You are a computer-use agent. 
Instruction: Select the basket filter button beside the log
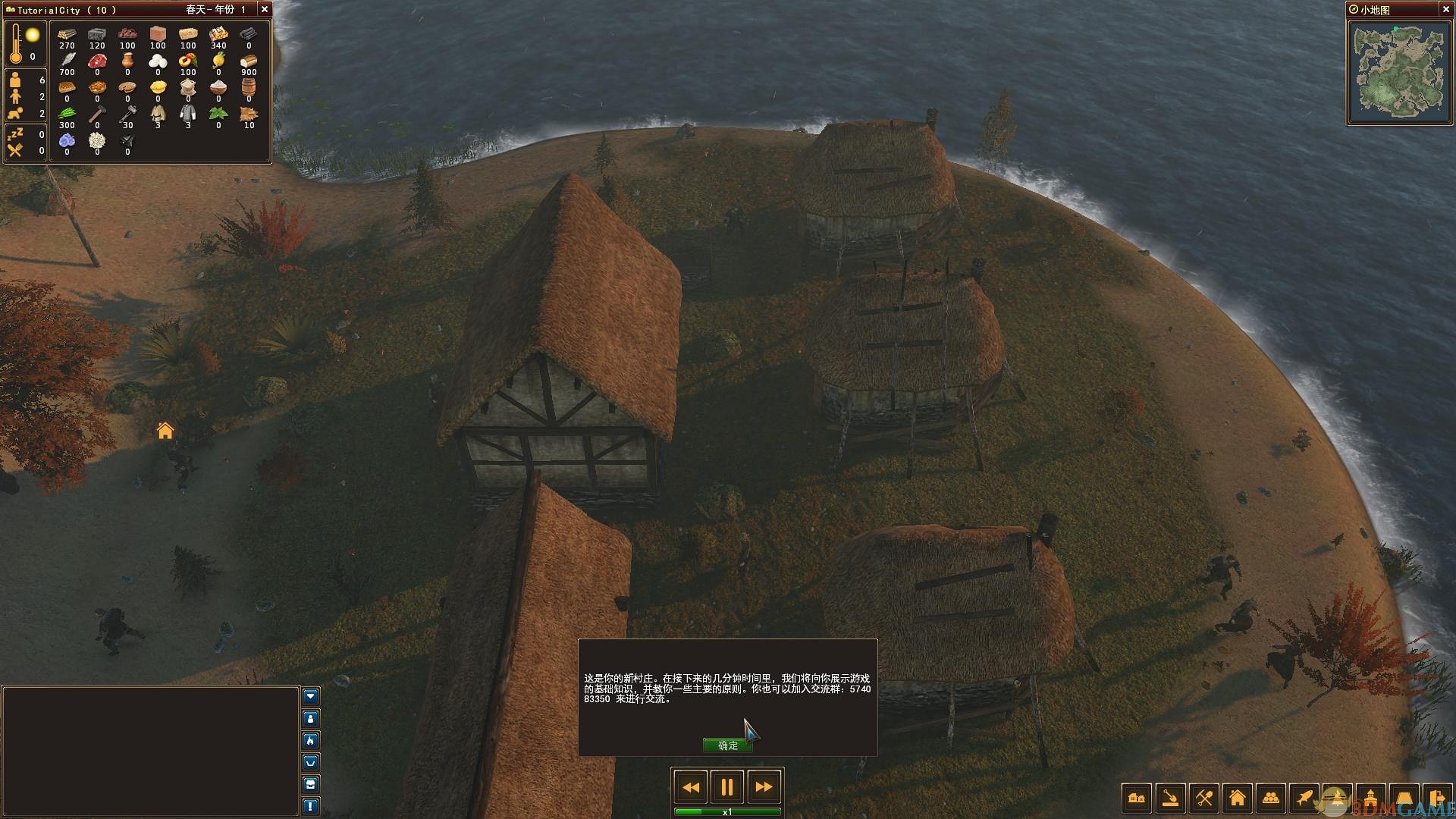[311, 762]
